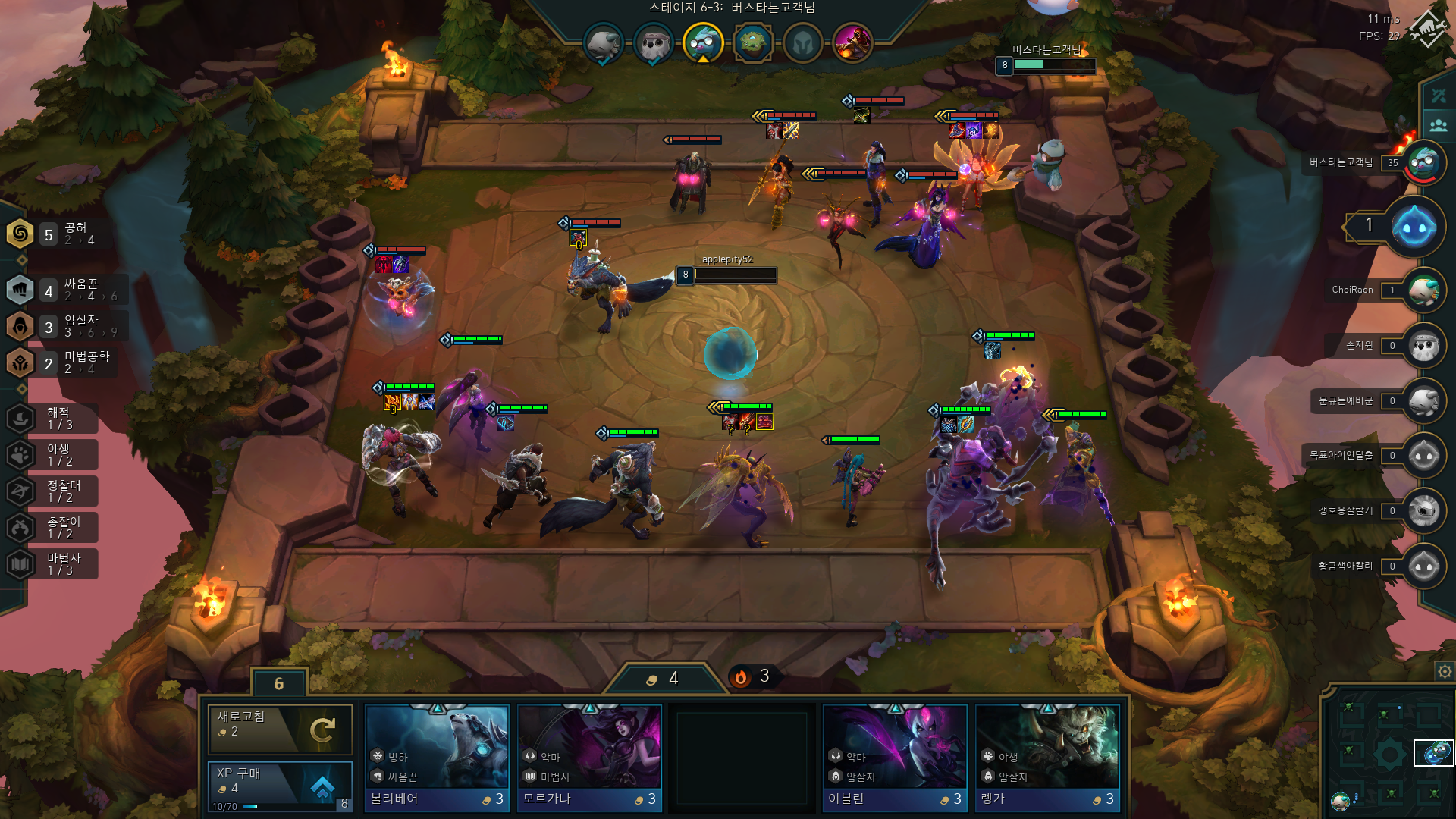The width and height of the screenshot is (1456, 819).
Task: Buy XP with the XP 구매 button
Action: point(280,786)
